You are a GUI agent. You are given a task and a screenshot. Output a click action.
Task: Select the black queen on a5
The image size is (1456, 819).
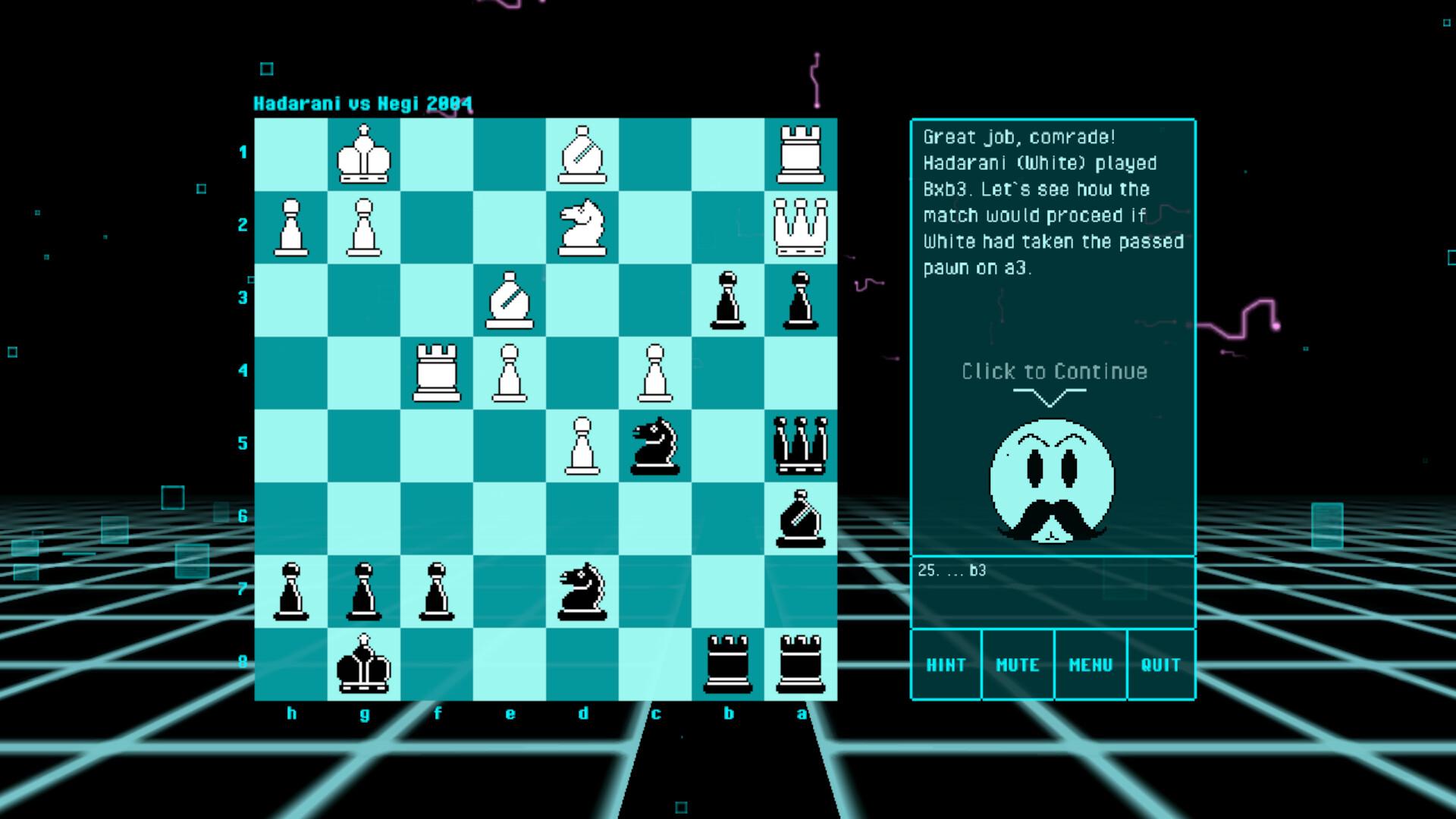point(802,446)
